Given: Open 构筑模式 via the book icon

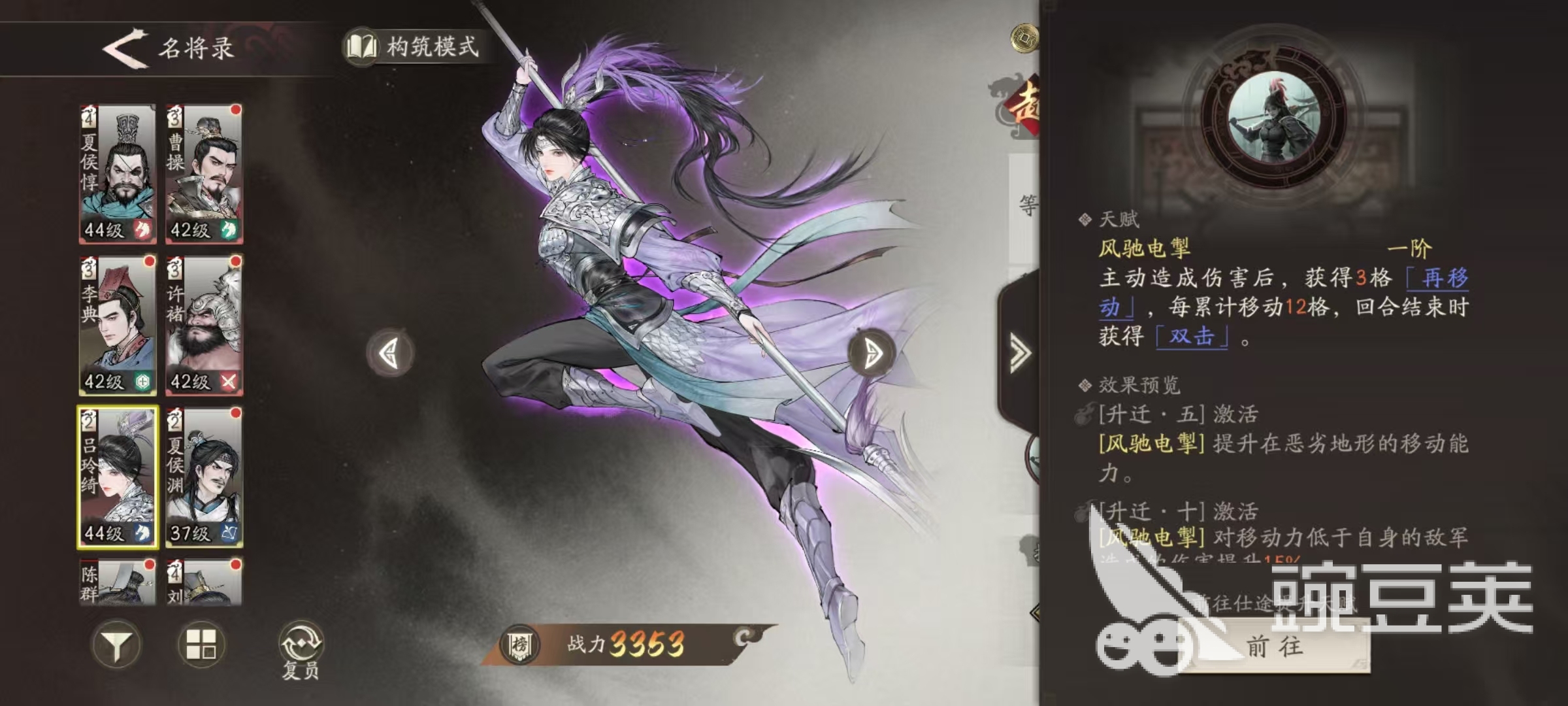Looking at the screenshot, I should 361,46.
